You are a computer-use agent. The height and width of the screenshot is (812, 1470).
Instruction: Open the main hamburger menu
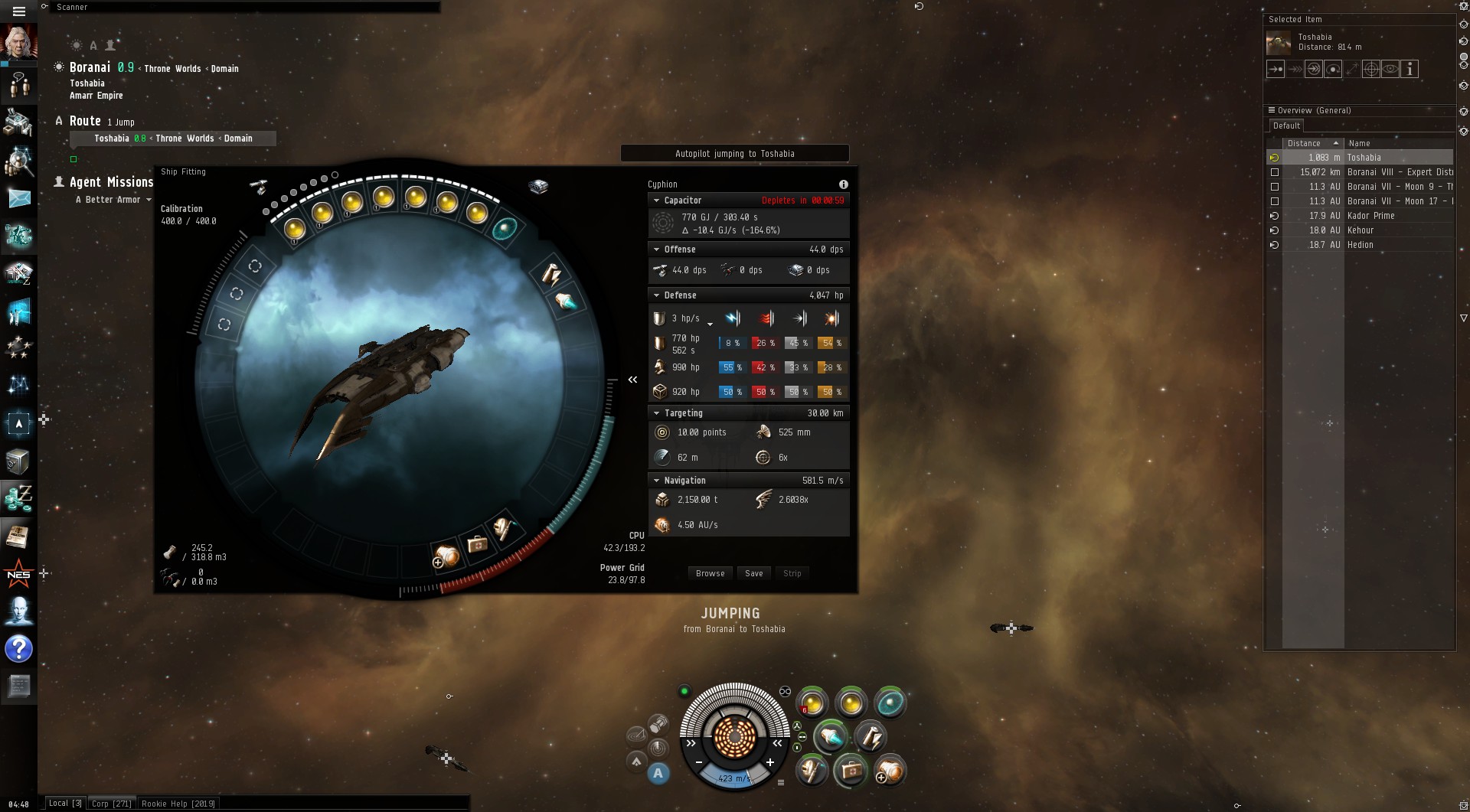(x=19, y=11)
